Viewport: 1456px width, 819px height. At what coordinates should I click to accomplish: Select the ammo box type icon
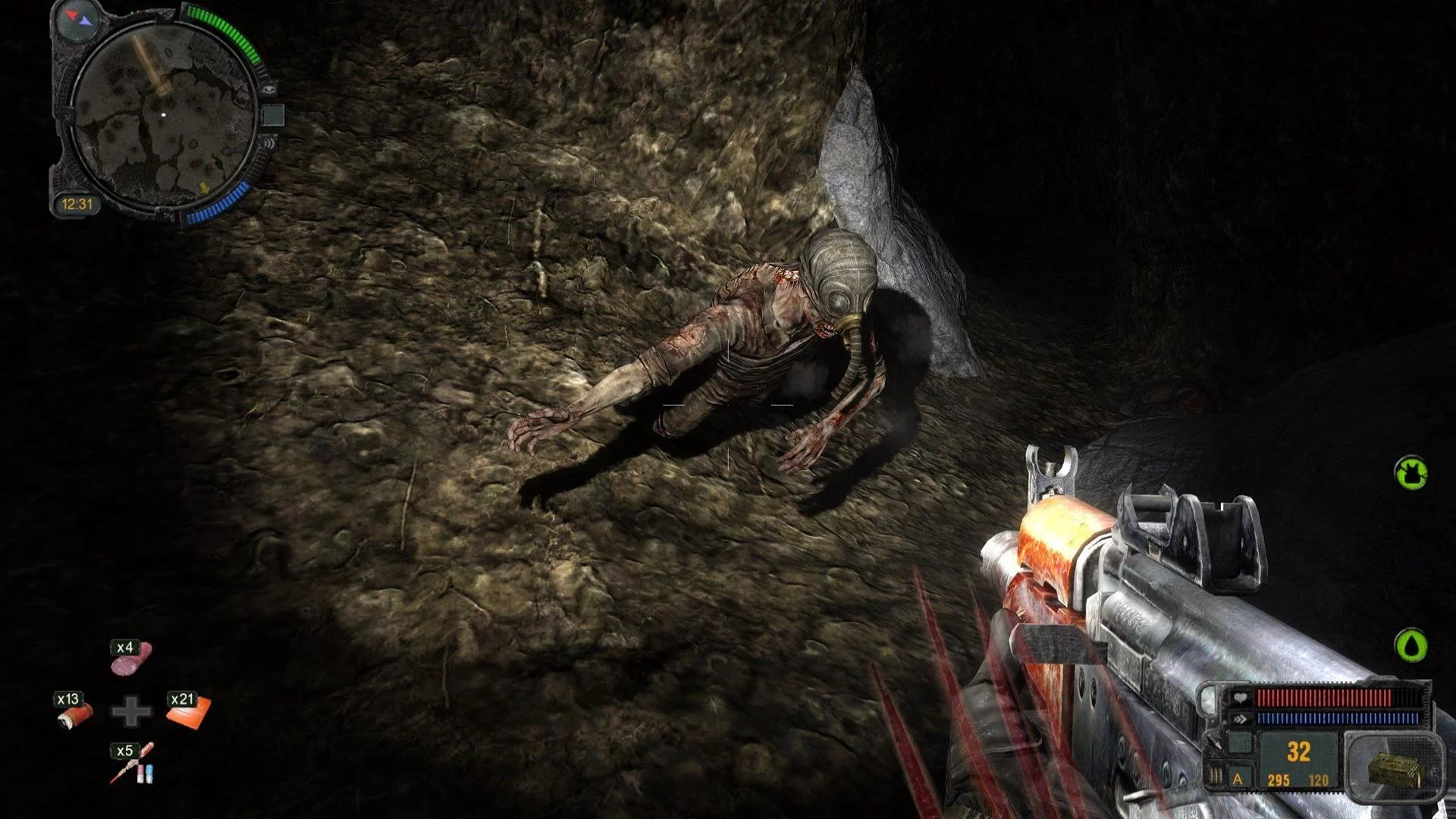pyautogui.click(x=1392, y=768)
